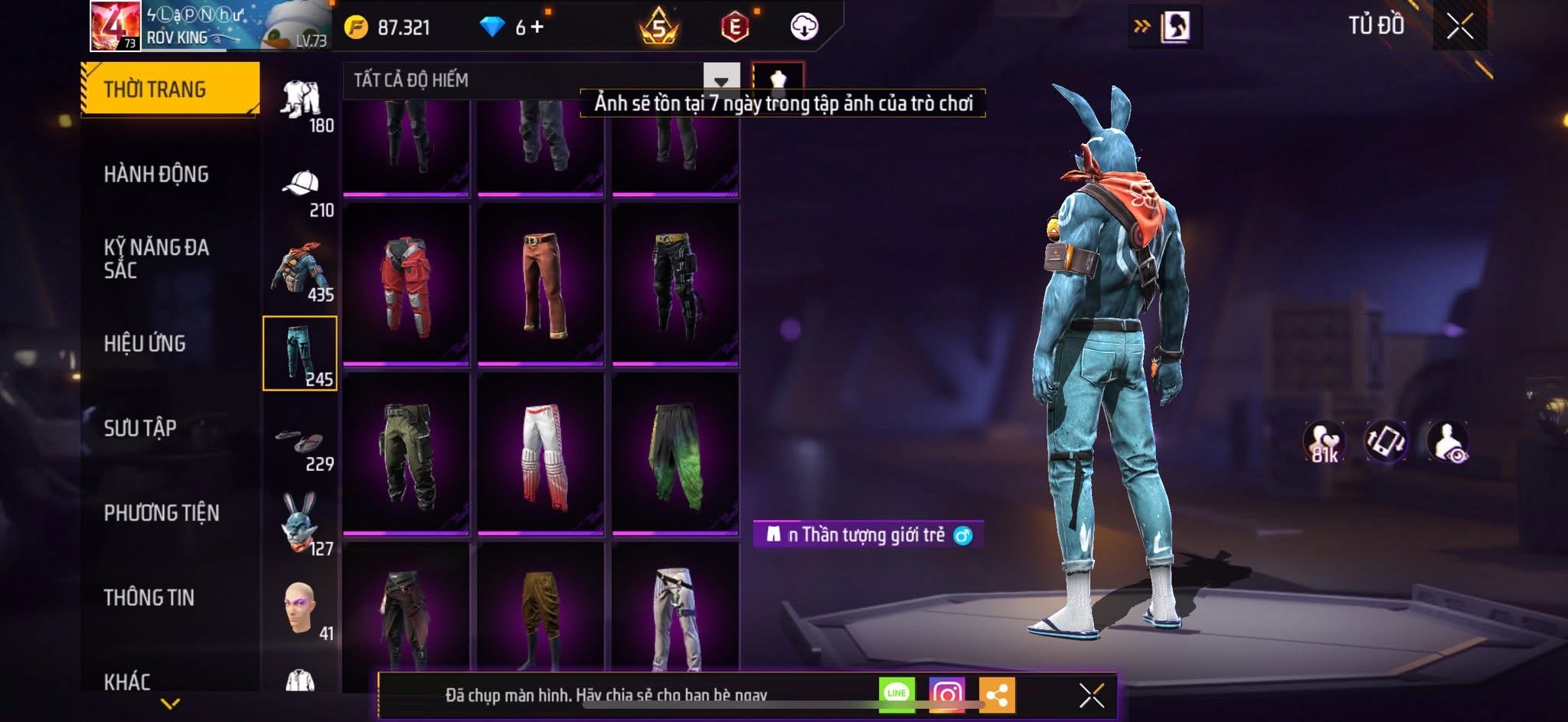Share the screenshot to LINE
The image size is (1568, 722).
(897, 694)
